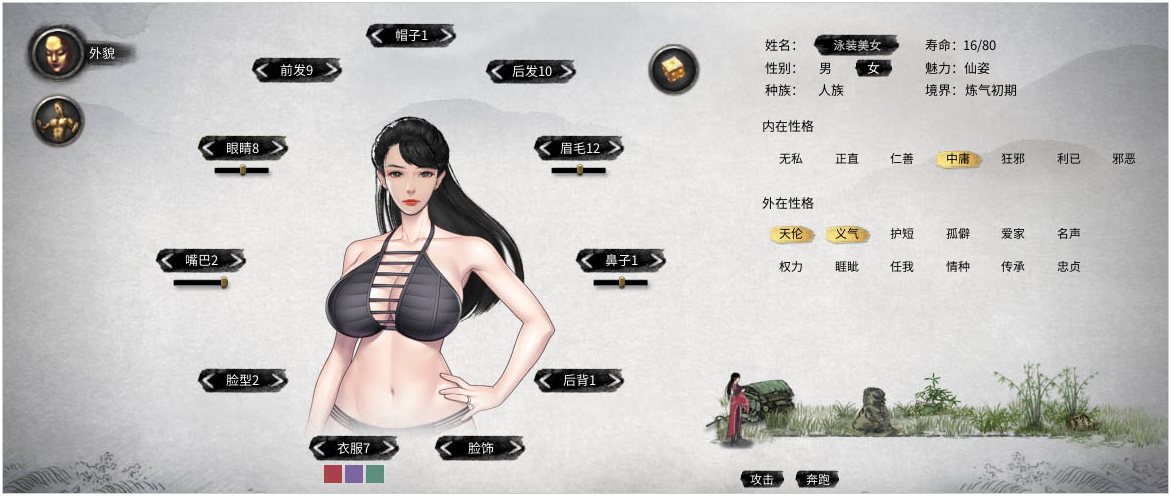
Task: Select male gender 男
Action: 825,68
